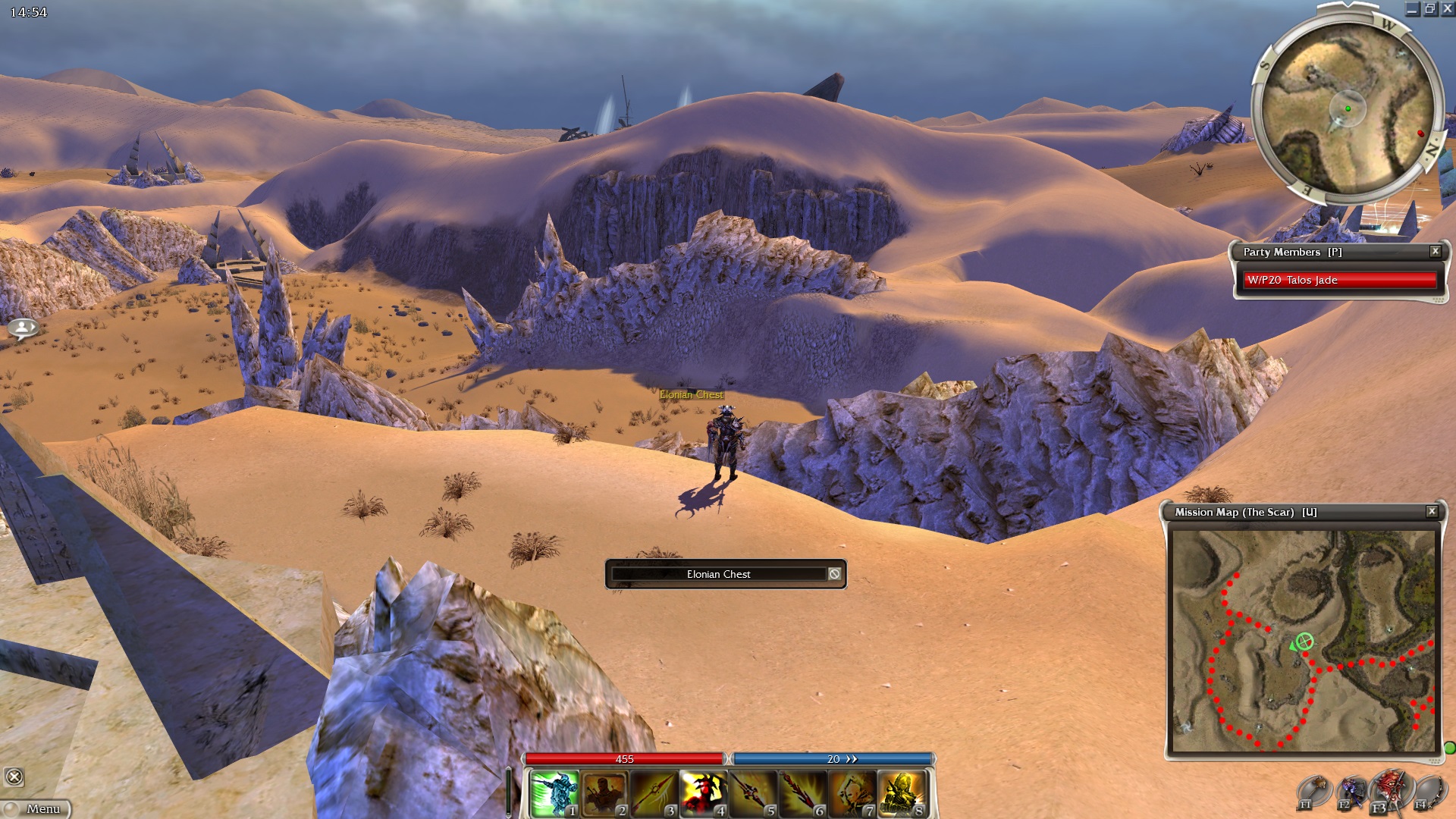Activate the green sprinting skill in slot 1
Image resolution: width=1456 pixels, height=819 pixels.
(x=554, y=793)
